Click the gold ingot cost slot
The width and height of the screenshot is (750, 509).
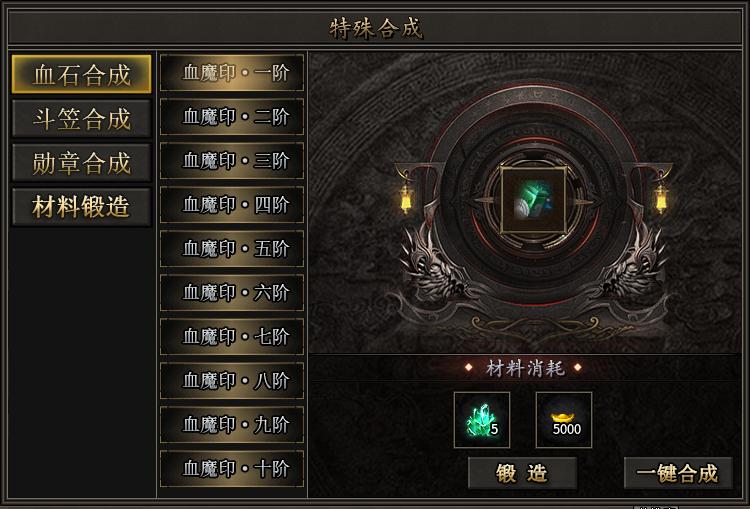(564, 420)
